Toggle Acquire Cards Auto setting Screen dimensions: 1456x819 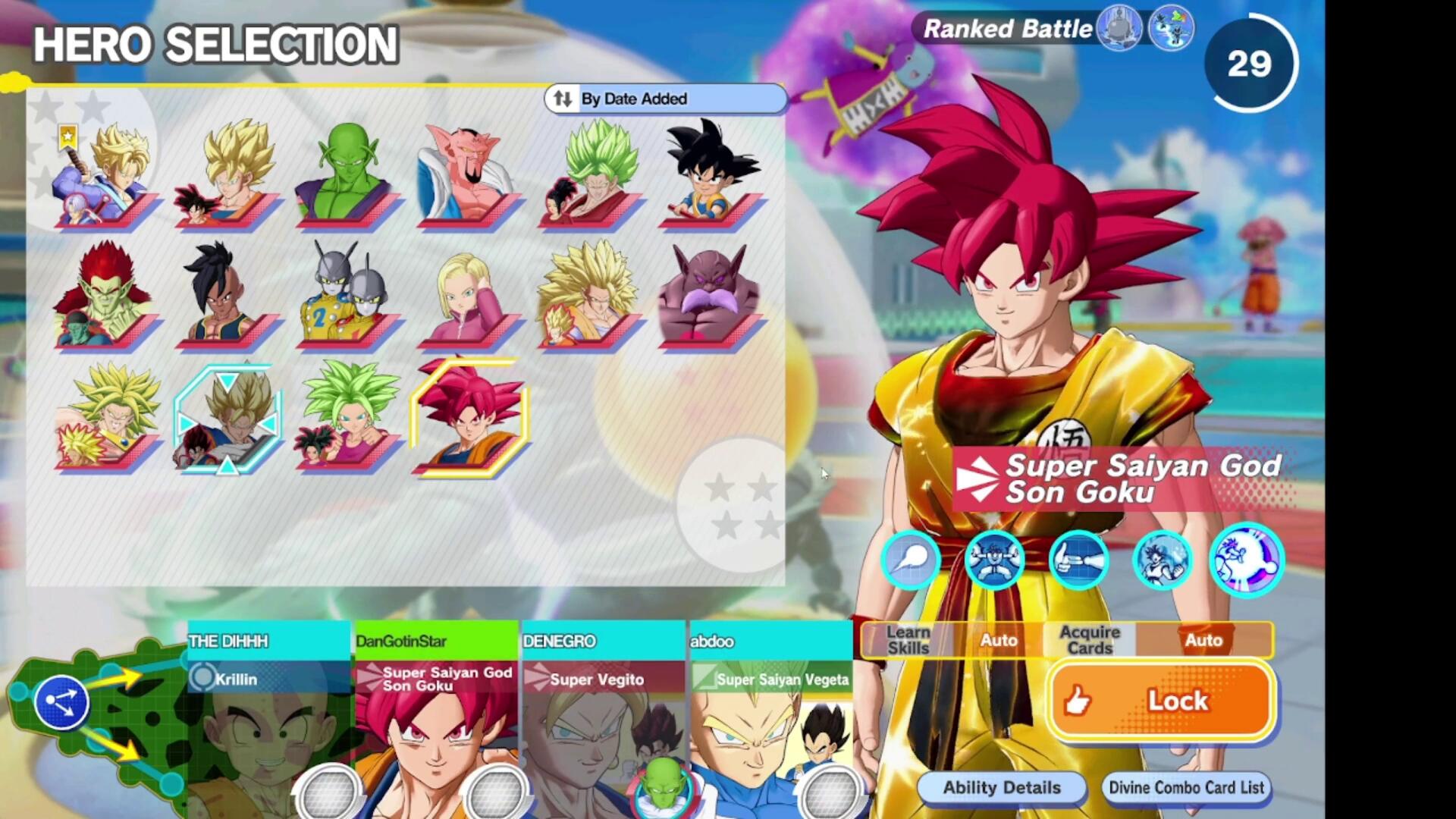tap(1203, 640)
